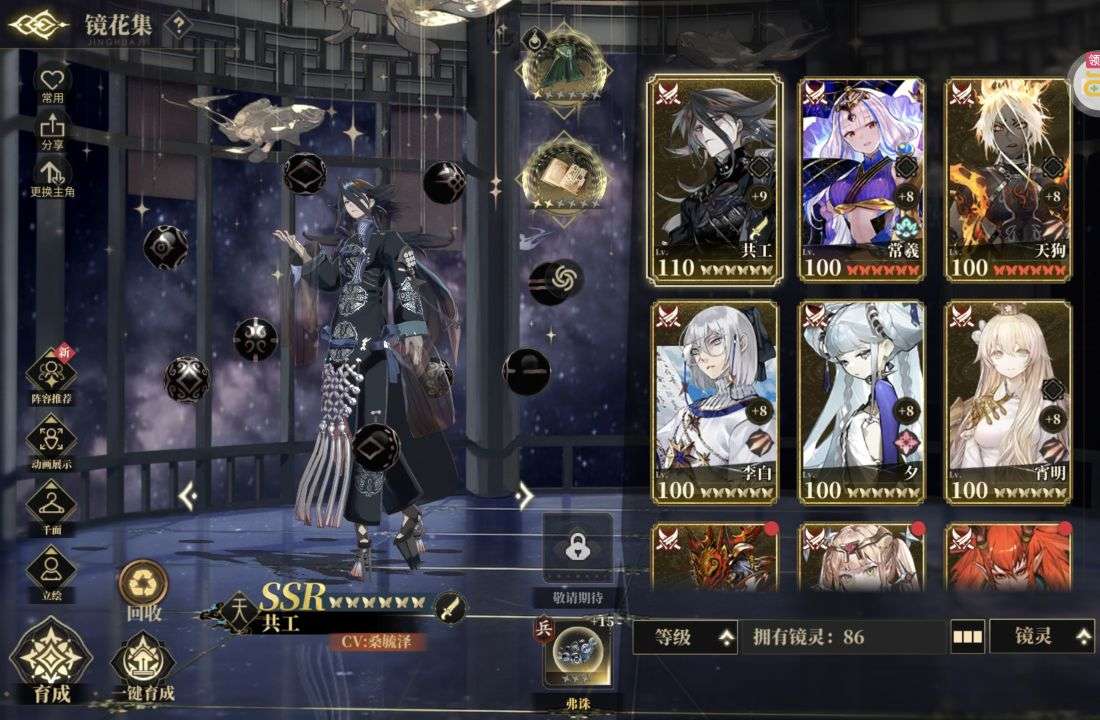Choose the 天狗 character card
Image resolution: width=1100 pixels, height=720 pixels.
click(1008, 178)
